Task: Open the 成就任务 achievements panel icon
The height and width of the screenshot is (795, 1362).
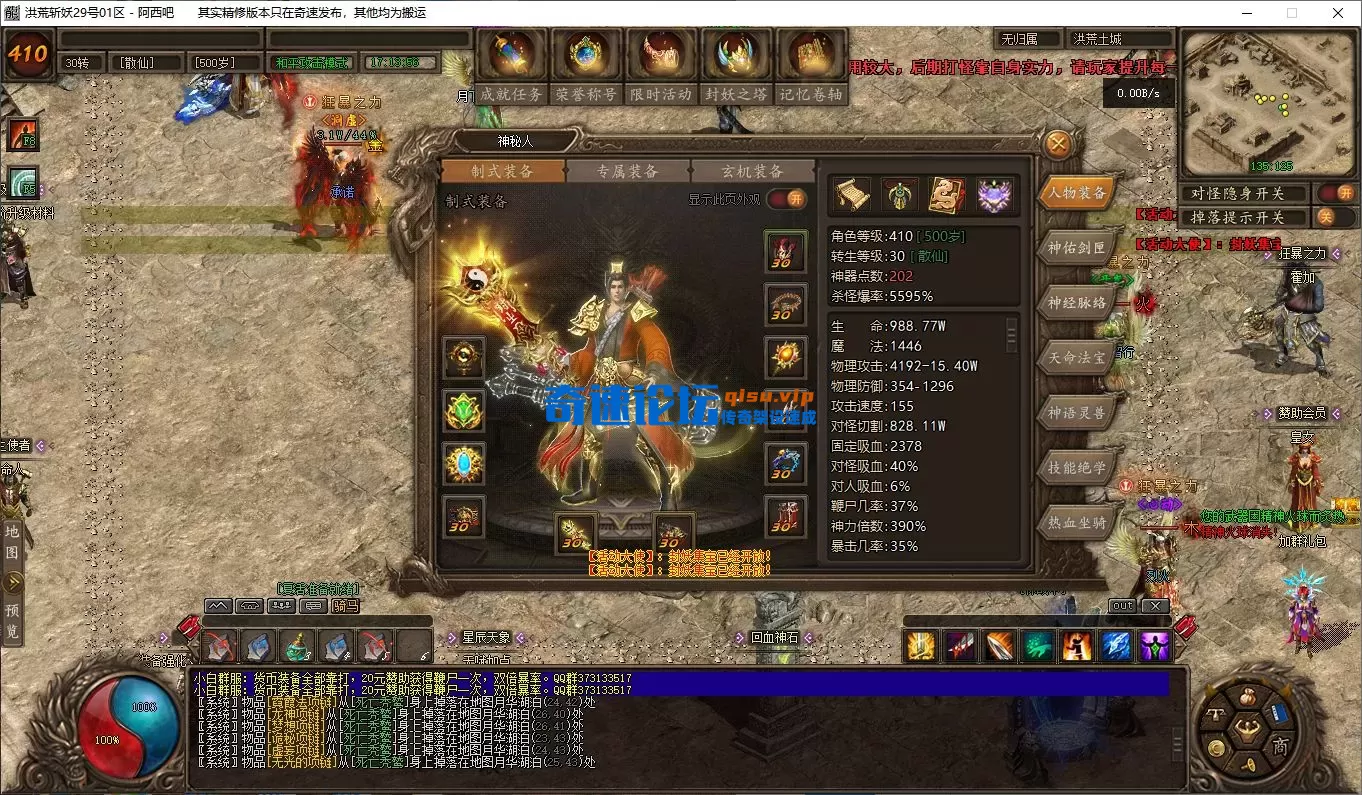Action: click(511, 55)
